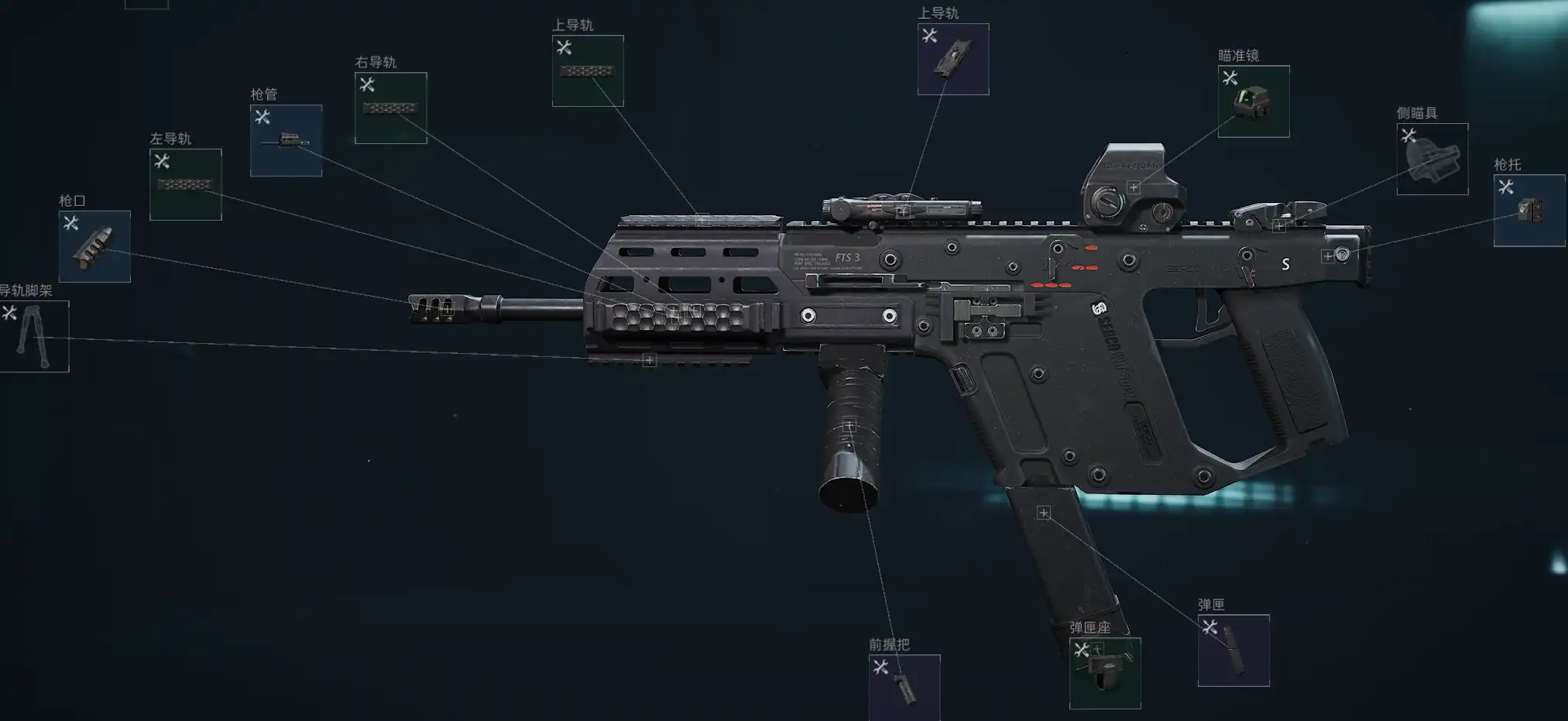Viewport: 1568px width, 721px height.
Task: Choose the 左导轨 left rail slot
Action: click(x=185, y=184)
